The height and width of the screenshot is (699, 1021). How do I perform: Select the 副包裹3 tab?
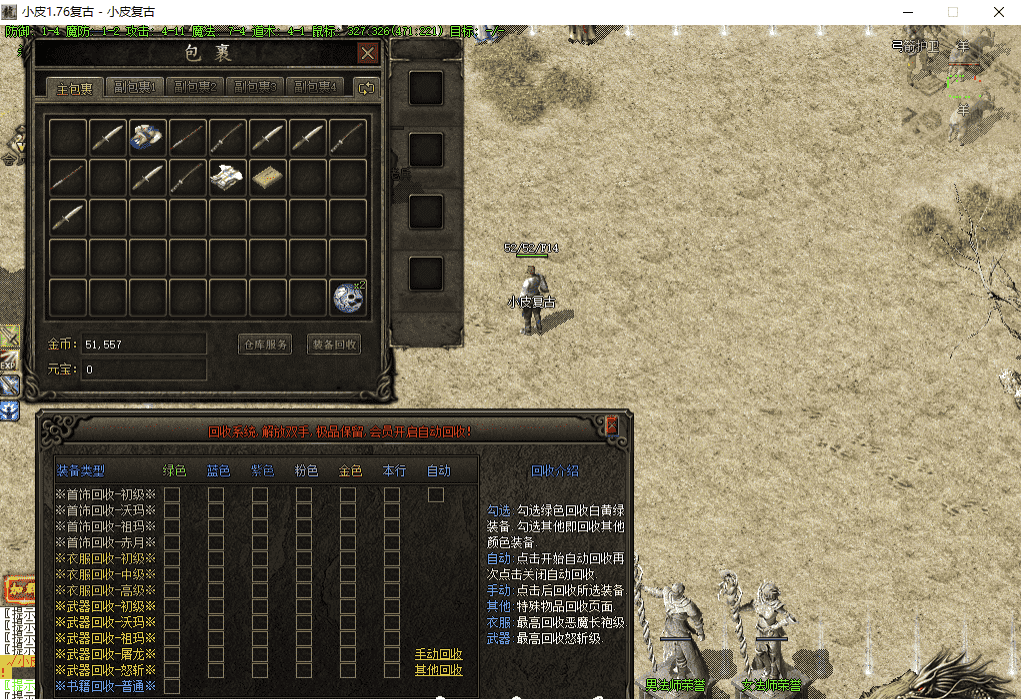(x=254, y=87)
